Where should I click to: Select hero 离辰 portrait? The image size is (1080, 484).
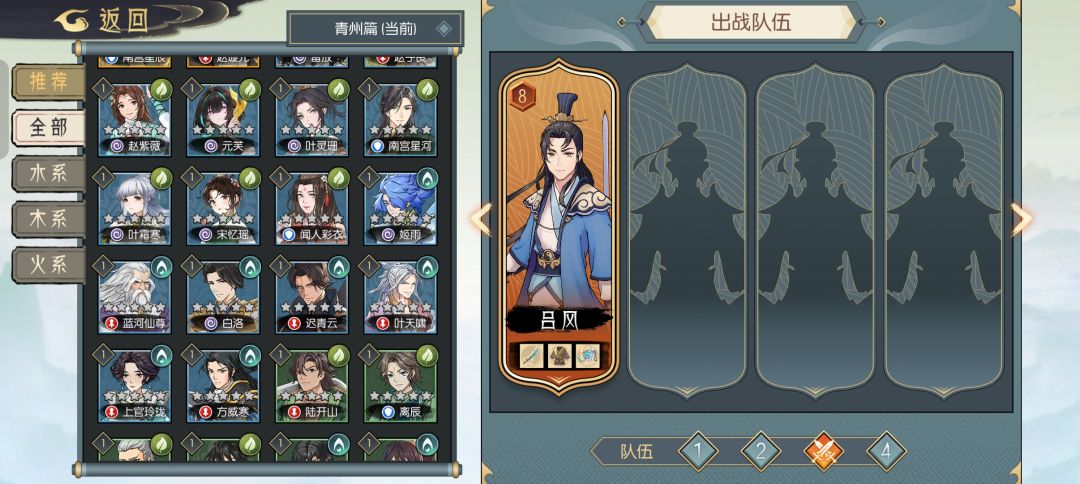400,386
